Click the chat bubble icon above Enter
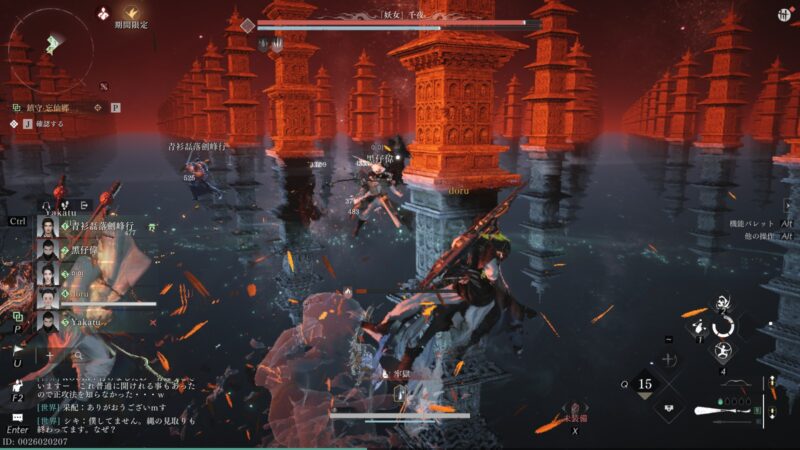 coord(17,418)
